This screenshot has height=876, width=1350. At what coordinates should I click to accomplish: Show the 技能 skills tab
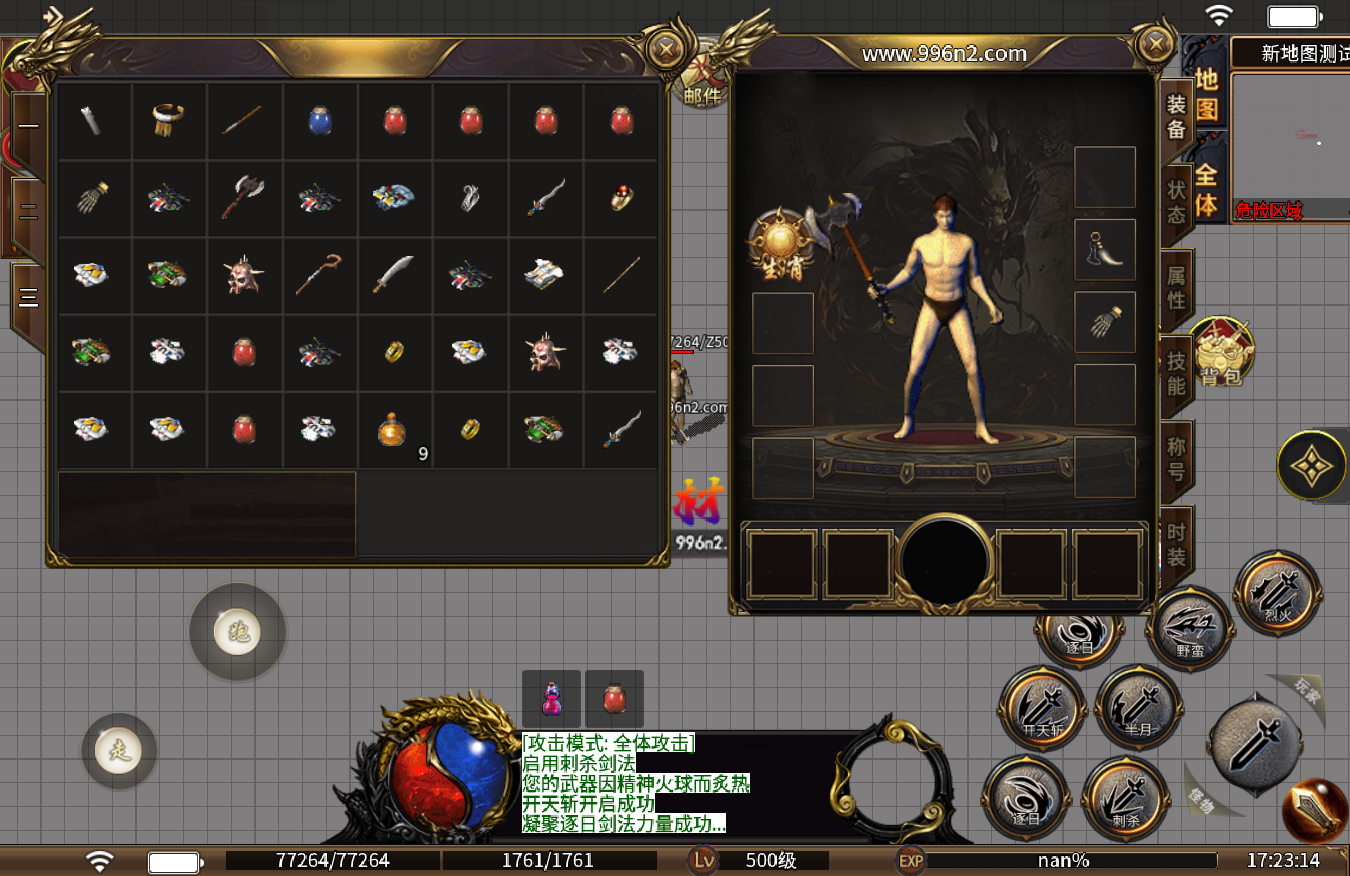(x=1177, y=373)
